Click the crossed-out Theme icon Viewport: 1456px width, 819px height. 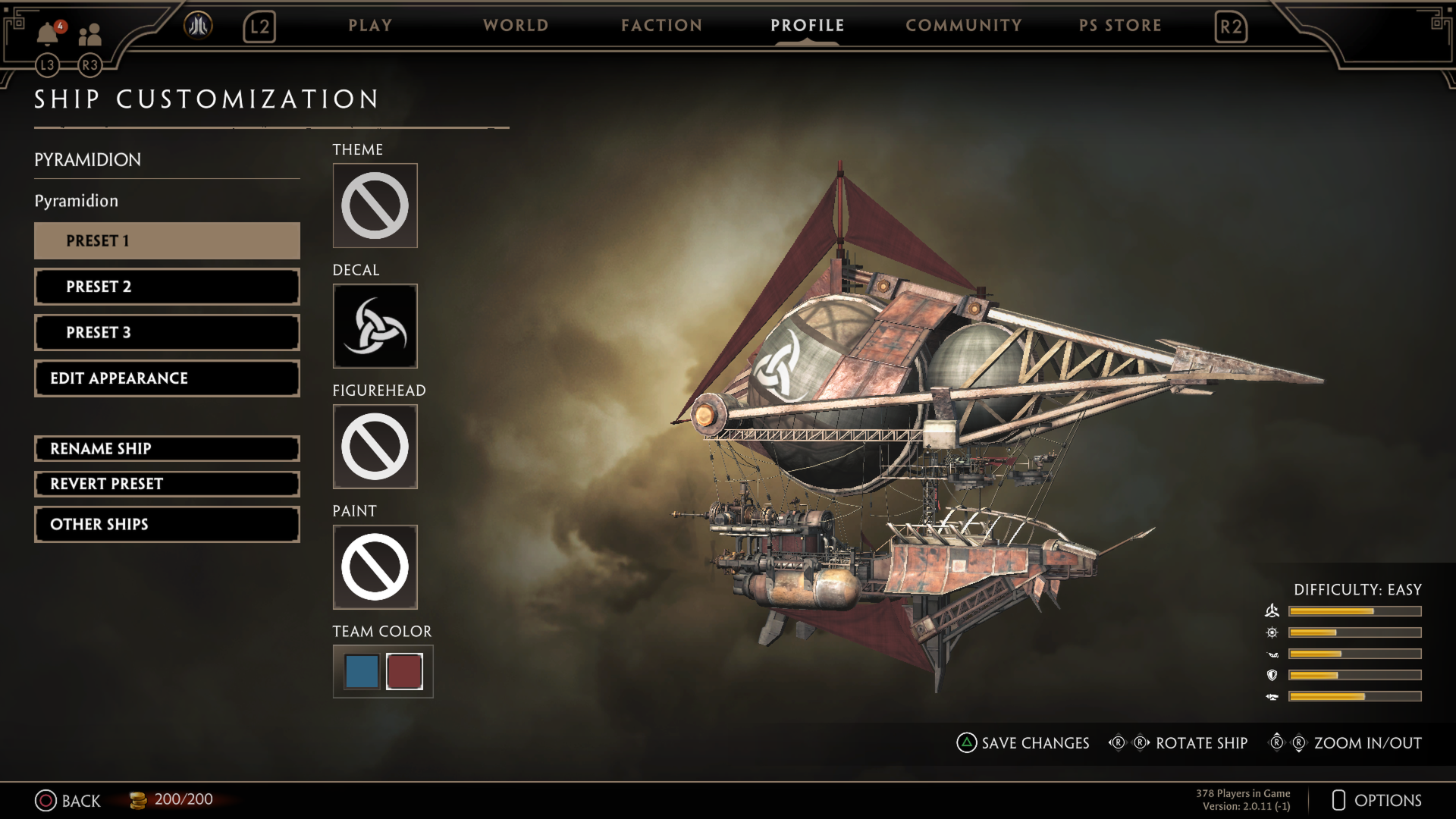click(375, 206)
